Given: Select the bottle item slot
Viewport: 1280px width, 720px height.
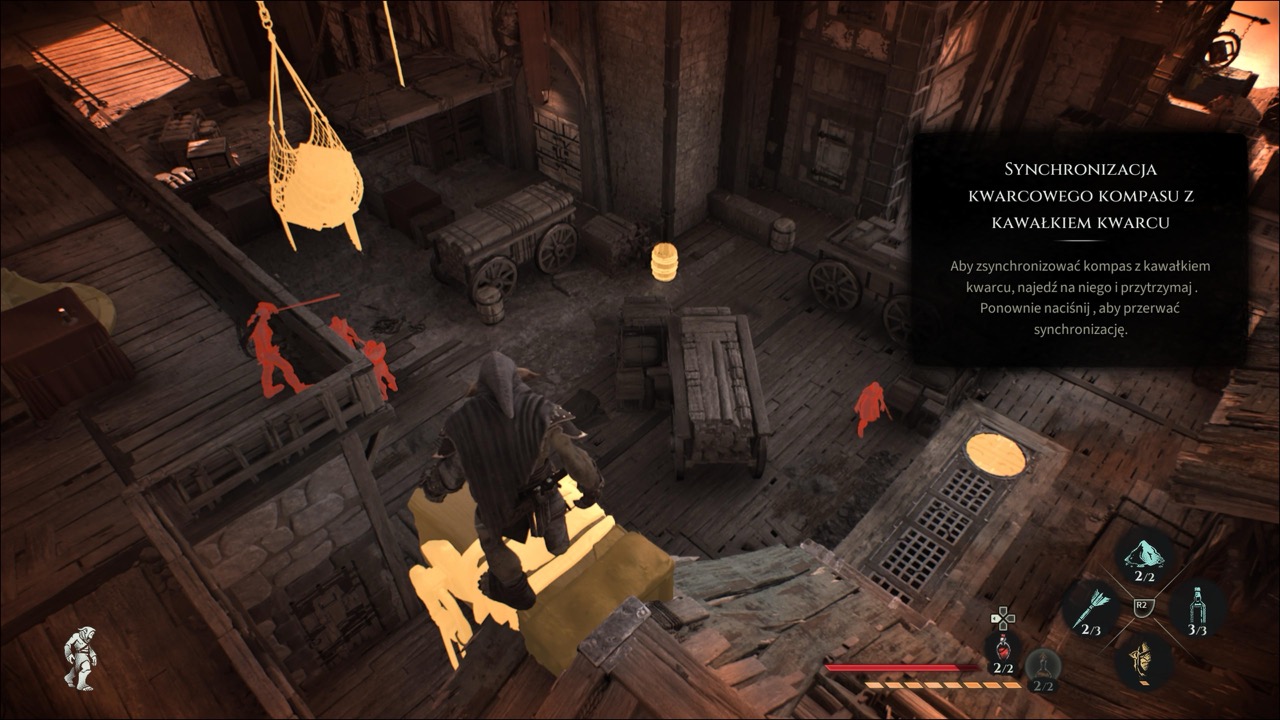Looking at the screenshot, I should 1198,608.
